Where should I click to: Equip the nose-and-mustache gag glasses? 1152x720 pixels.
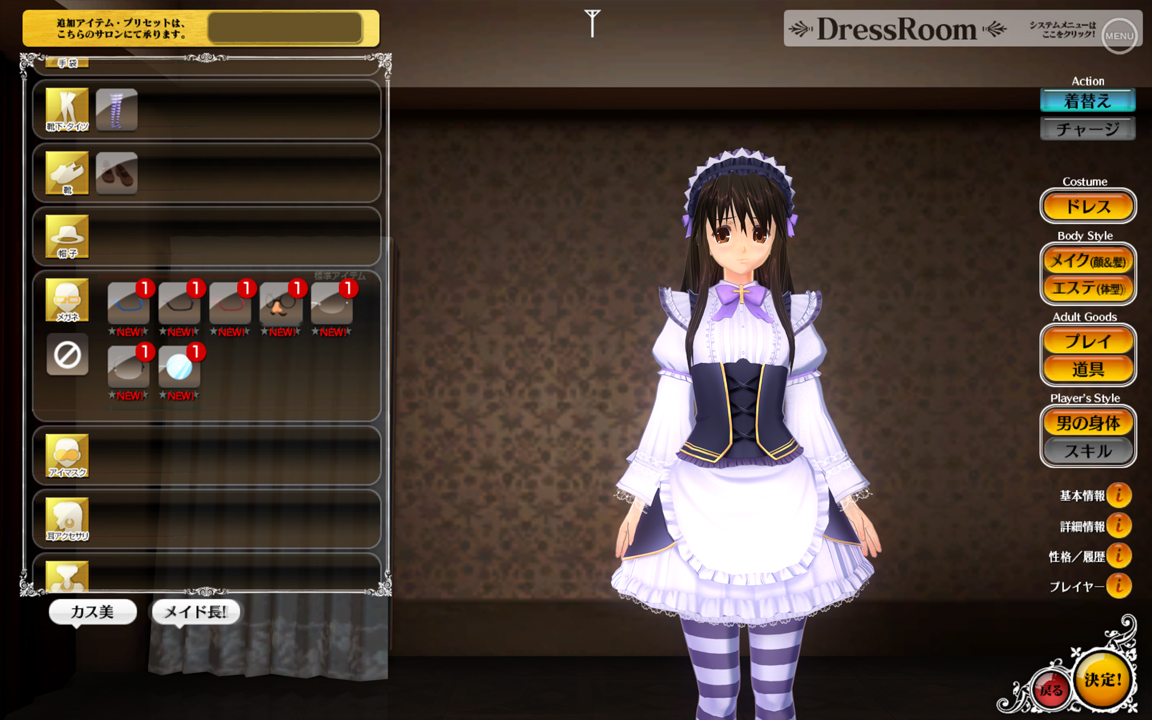point(281,303)
